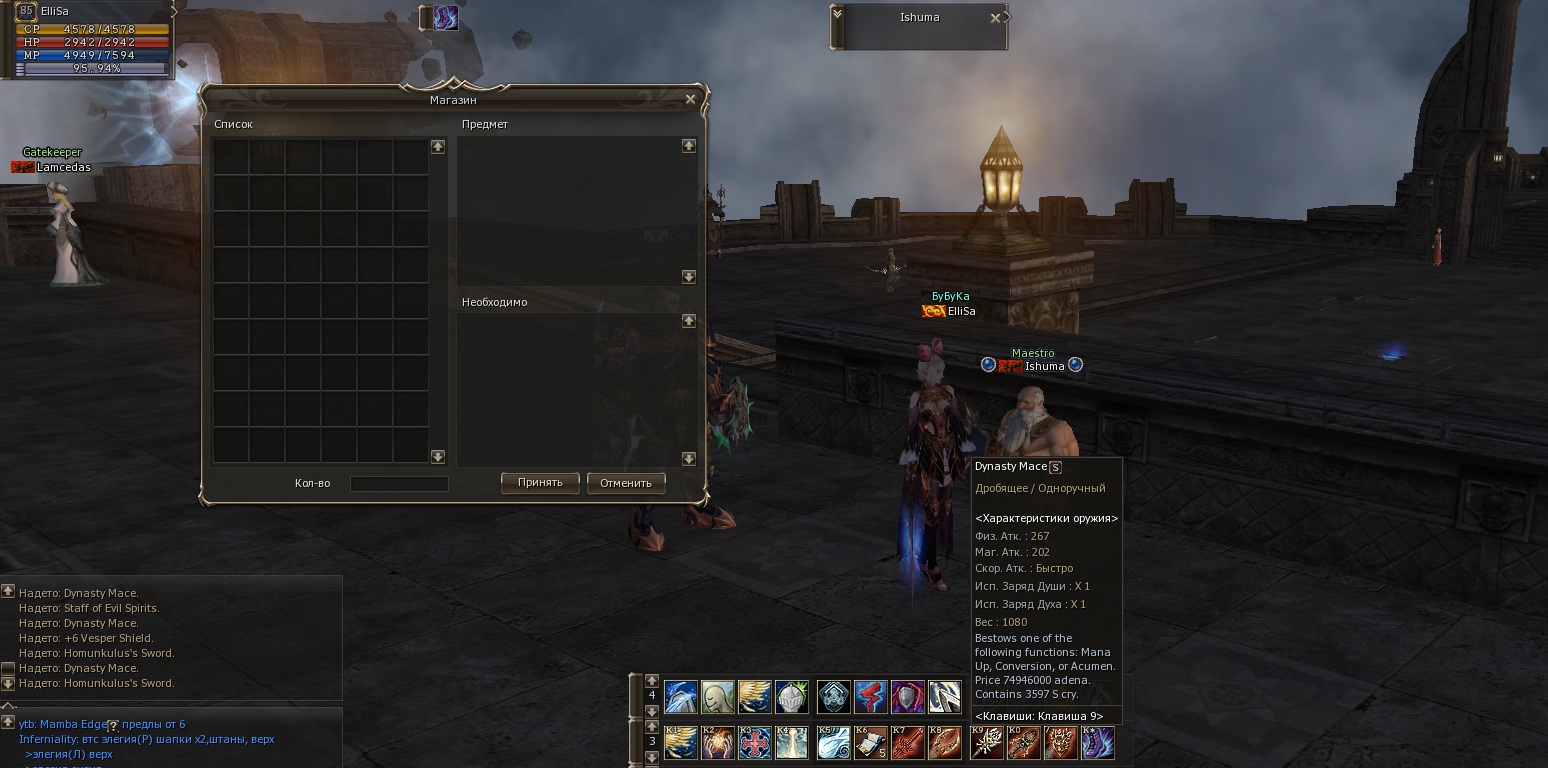
Task: Click the Кол-во quantity input field
Action: tap(399, 484)
